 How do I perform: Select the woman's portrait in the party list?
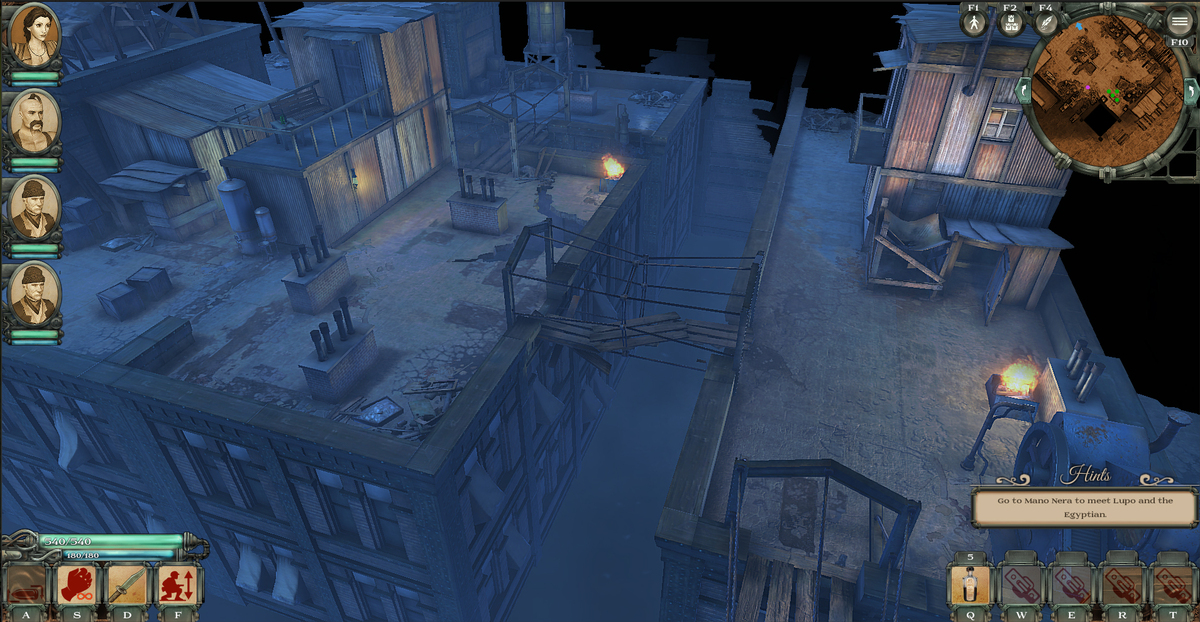pyautogui.click(x=34, y=36)
